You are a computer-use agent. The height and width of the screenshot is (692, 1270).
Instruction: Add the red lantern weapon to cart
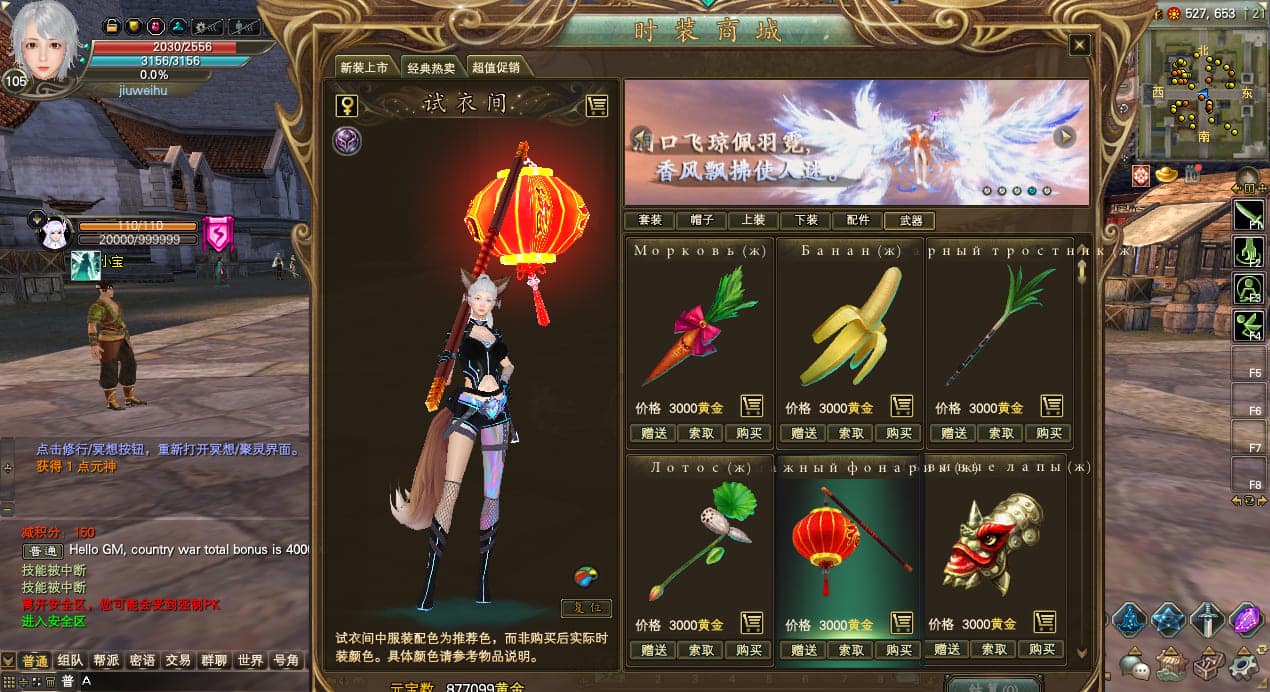(901, 623)
